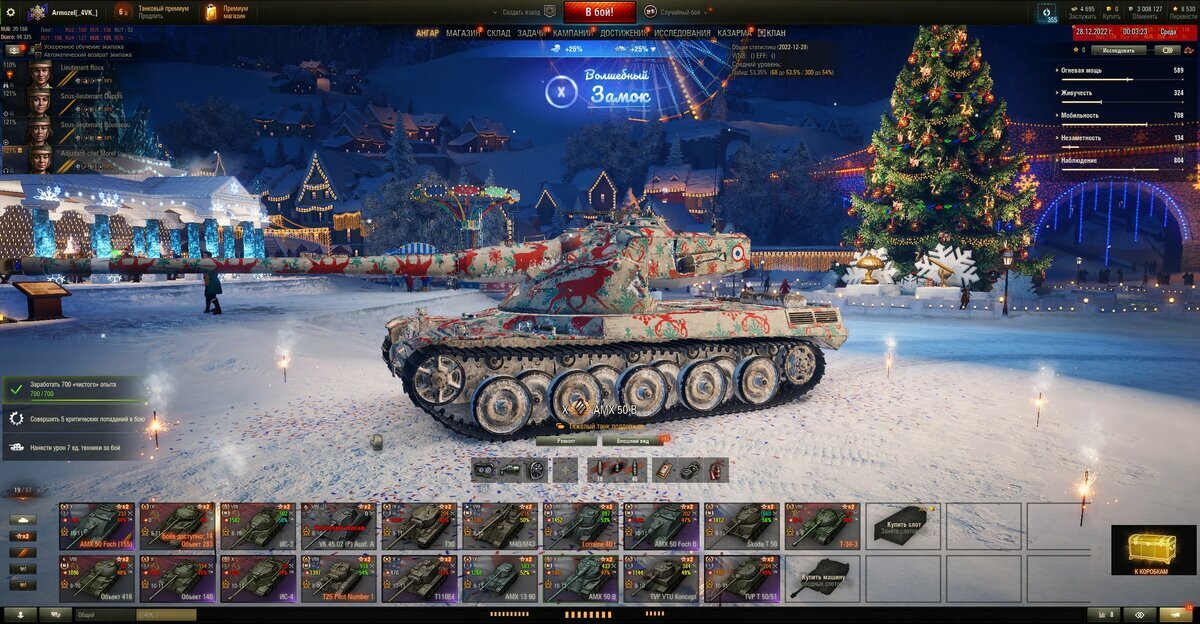Image resolution: width=1200 pixels, height=624 pixels.
Task: Switch to the «Склад» tab
Action: point(499,33)
